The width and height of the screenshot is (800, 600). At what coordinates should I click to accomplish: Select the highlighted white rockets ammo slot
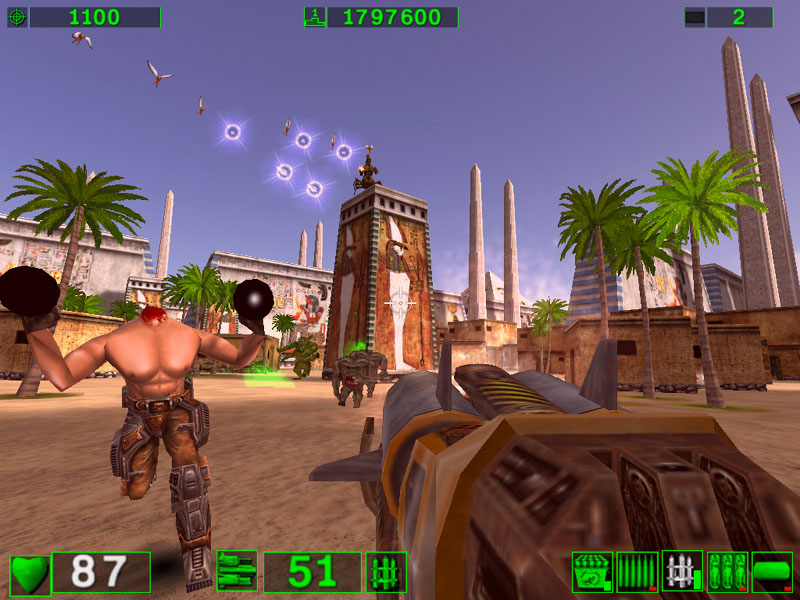pos(682,572)
